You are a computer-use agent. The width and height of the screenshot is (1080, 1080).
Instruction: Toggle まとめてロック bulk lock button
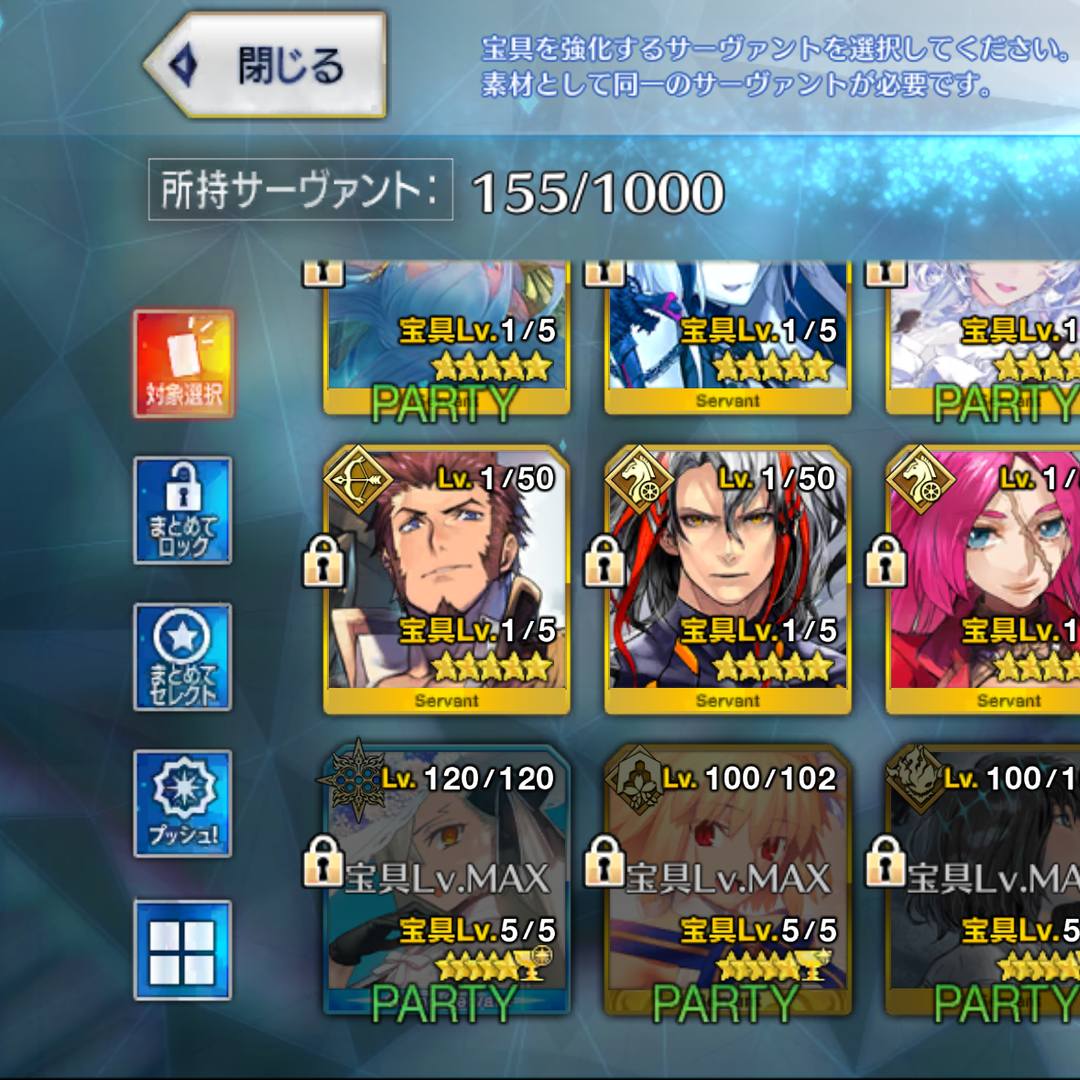183,510
